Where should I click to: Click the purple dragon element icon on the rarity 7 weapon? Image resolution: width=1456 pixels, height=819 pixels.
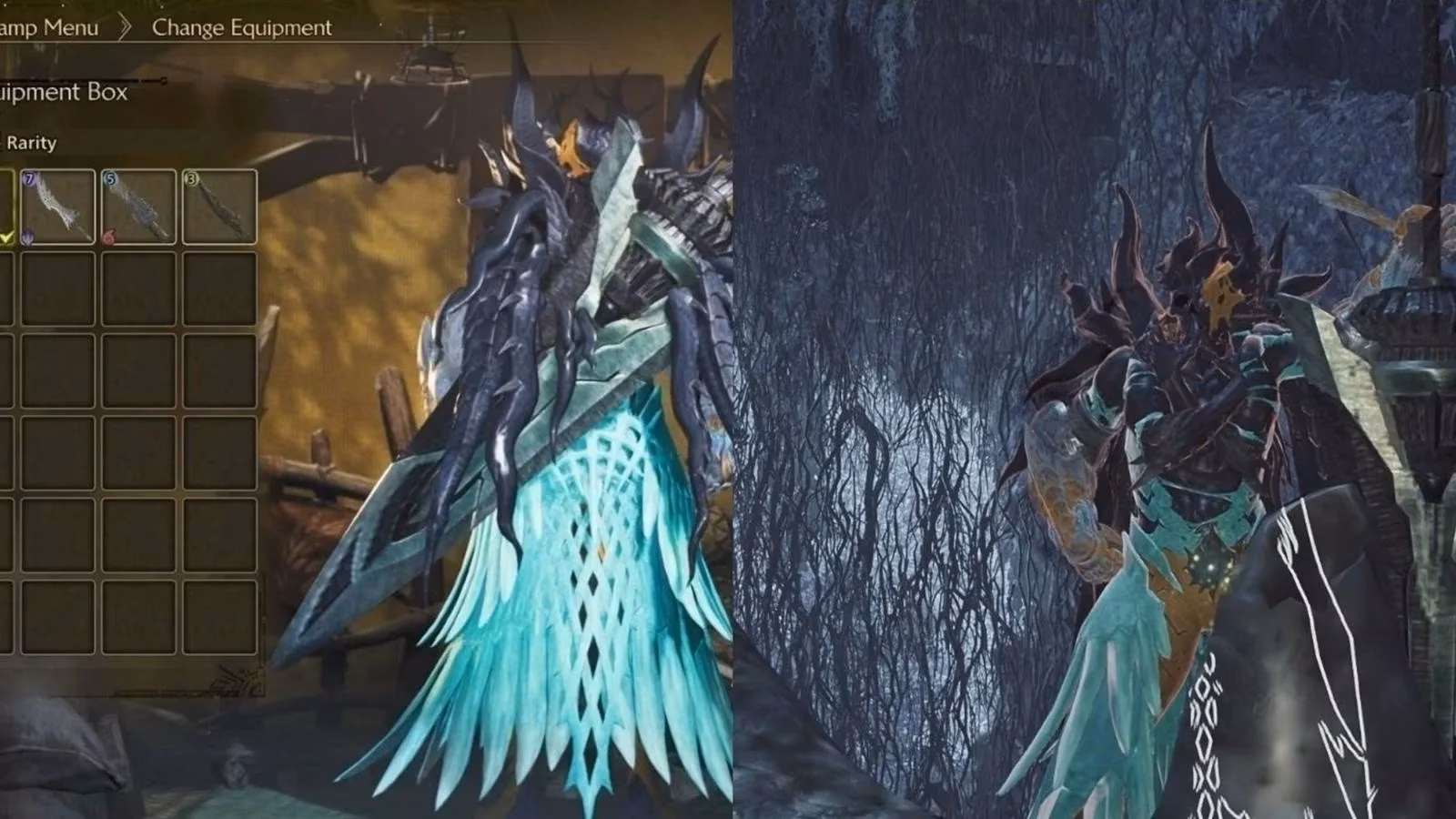[27, 237]
